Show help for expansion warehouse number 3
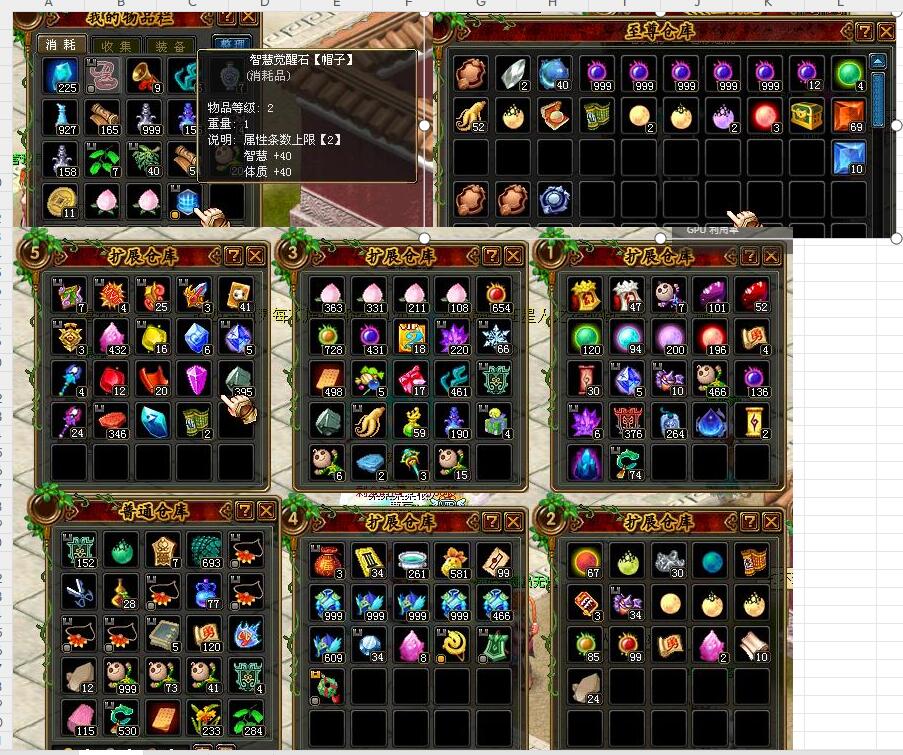This screenshot has height=755, width=903. [492, 255]
